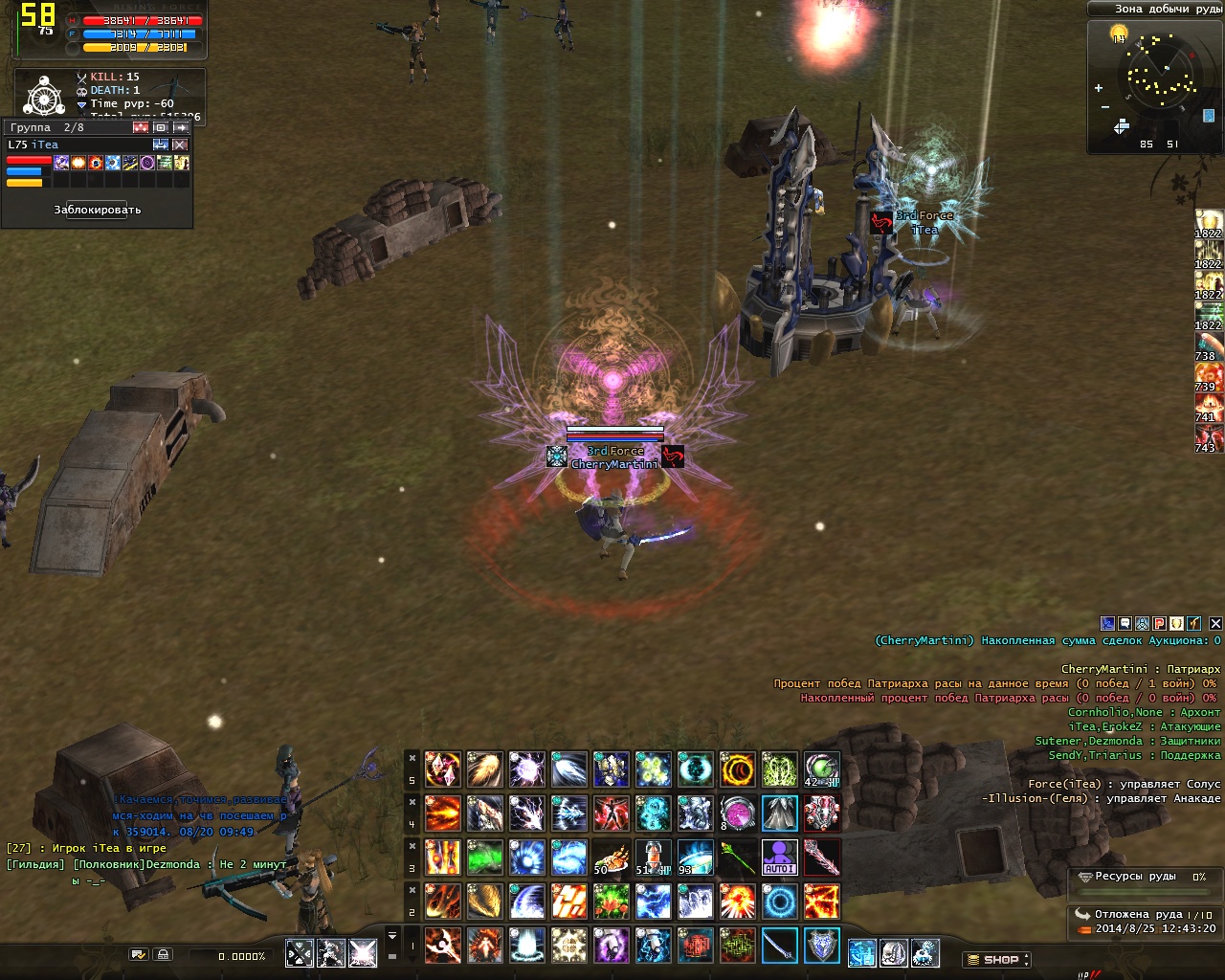The image size is (1225, 980).
Task: Activate the blue ring skill in hotbar row 2
Action: click(779, 902)
